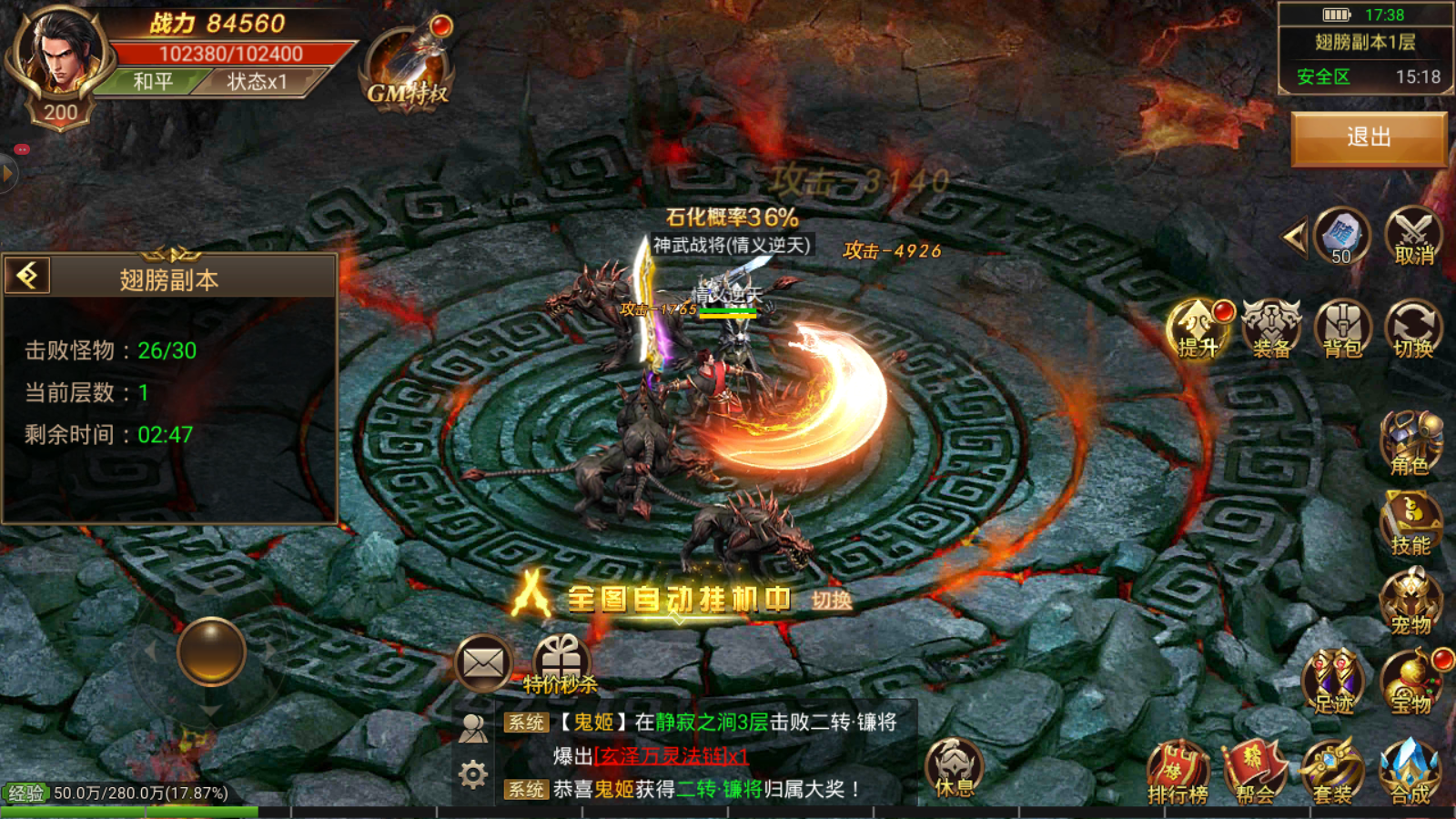1456x819 pixels.
Task: Open the mail envelope icon
Action: click(483, 662)
